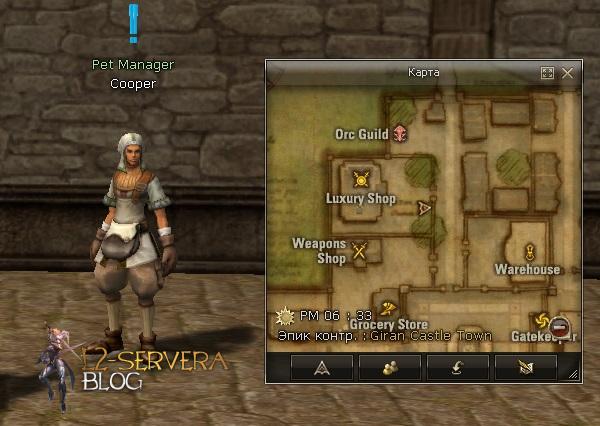Image resolution: width=600 pixels, height=426 pixels.
Task: Select the Pet Manager Cooper name tag
Action: [133, 74]
